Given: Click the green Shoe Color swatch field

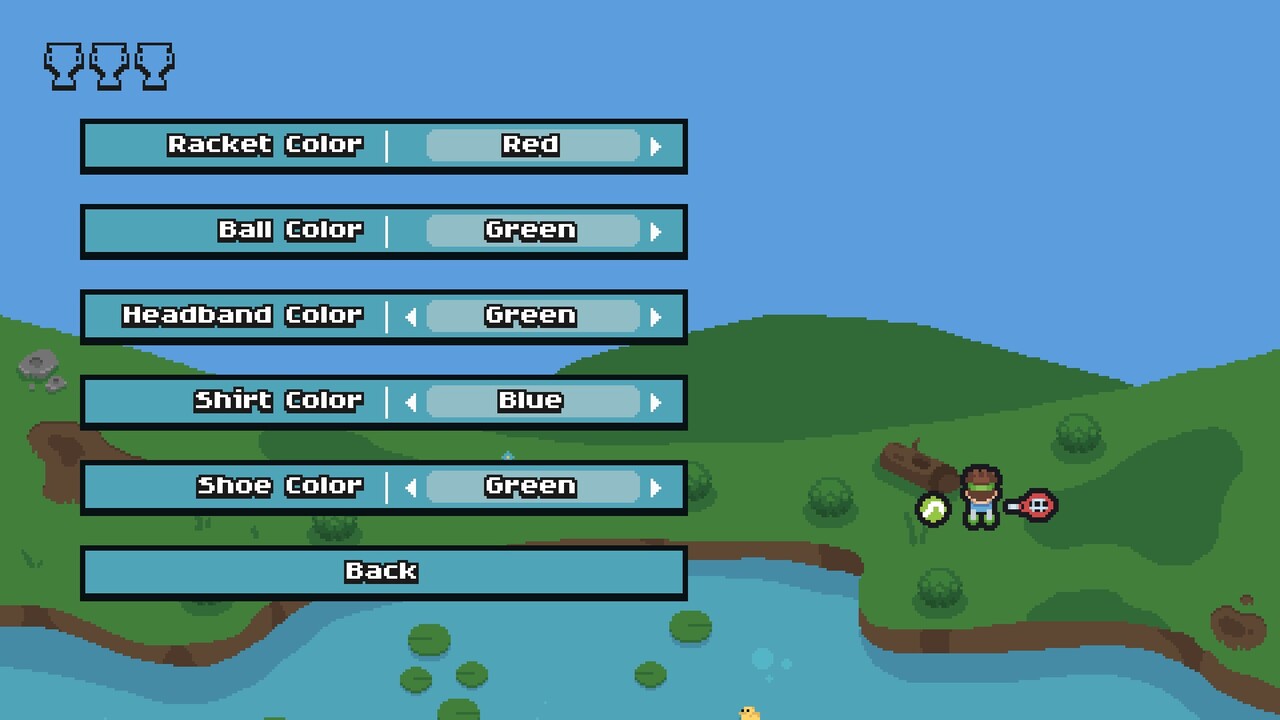Looking at the screenshot, I should tap(532, 487).
